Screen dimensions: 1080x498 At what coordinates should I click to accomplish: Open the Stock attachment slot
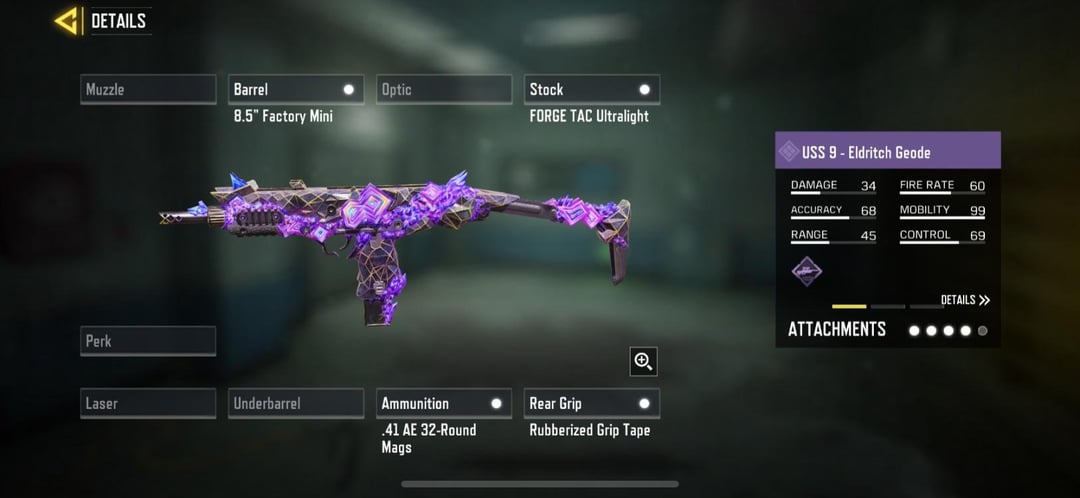tap(592, 90)
